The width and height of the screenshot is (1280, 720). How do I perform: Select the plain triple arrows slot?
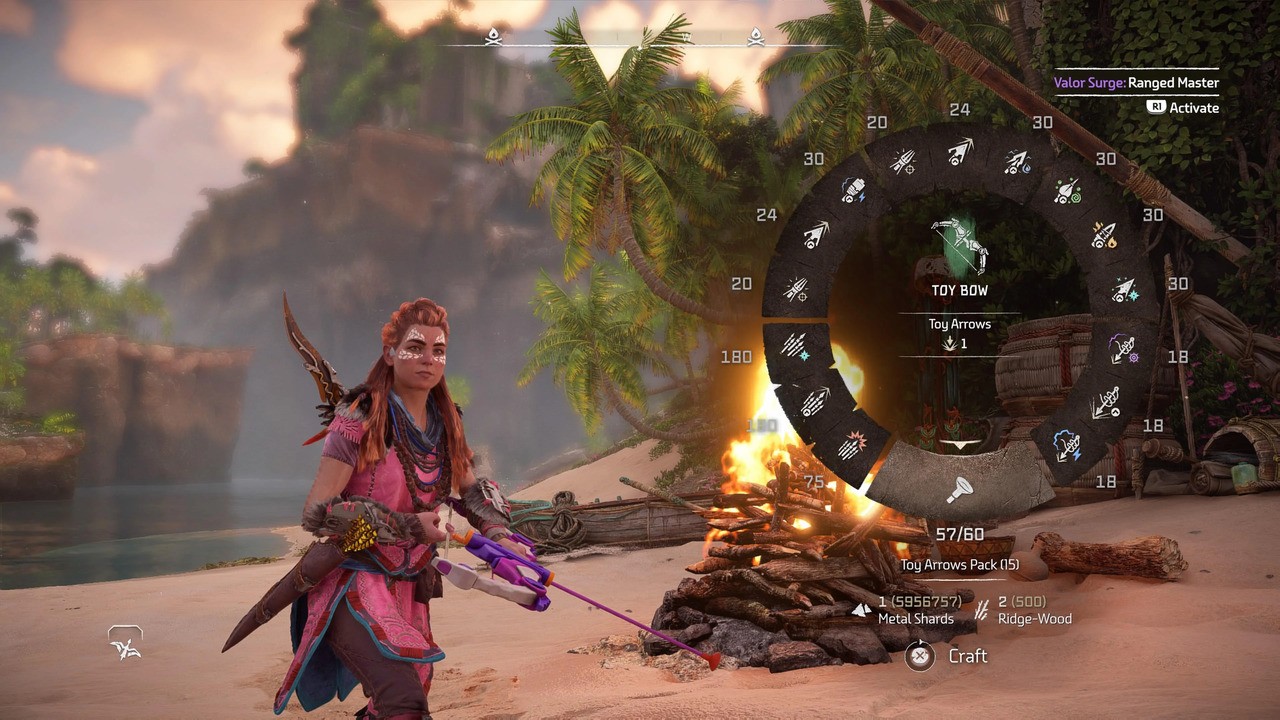(x=815, y=401)
